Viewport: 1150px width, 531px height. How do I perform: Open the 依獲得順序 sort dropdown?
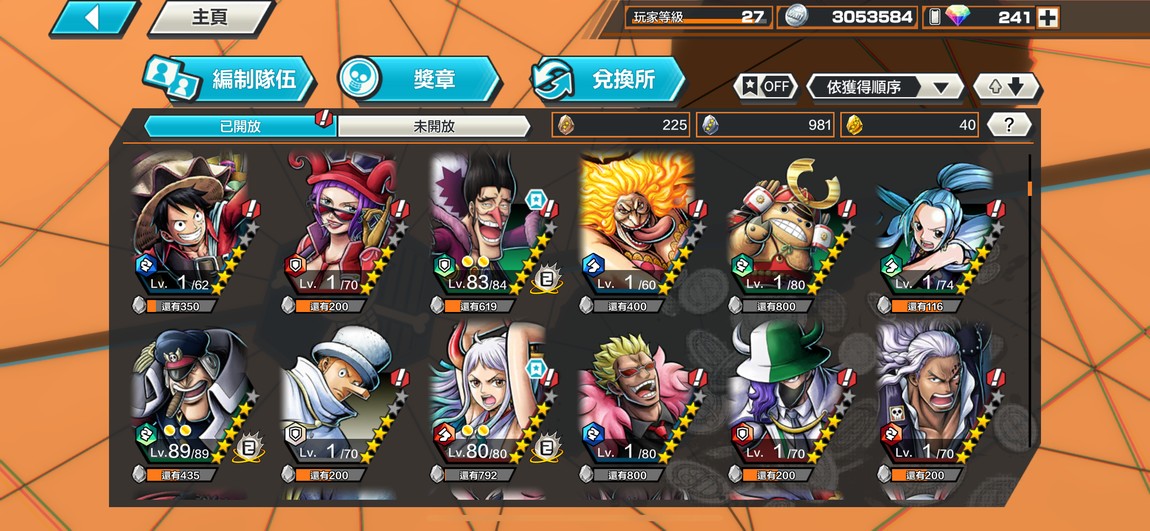(x=884, y=87)
